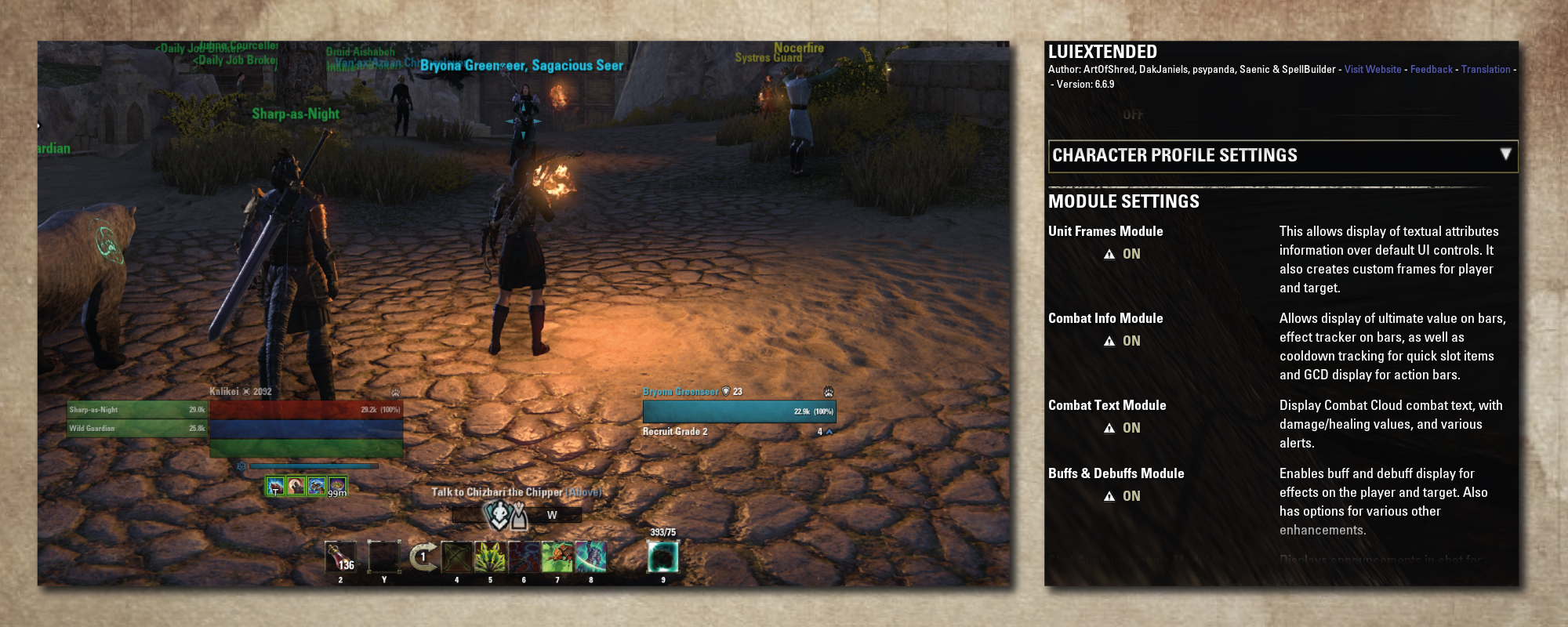Toggle the Unit Frames Module setting
Screen dimensions: 1568x627
pyautogui.click(x=1131, y=254)
